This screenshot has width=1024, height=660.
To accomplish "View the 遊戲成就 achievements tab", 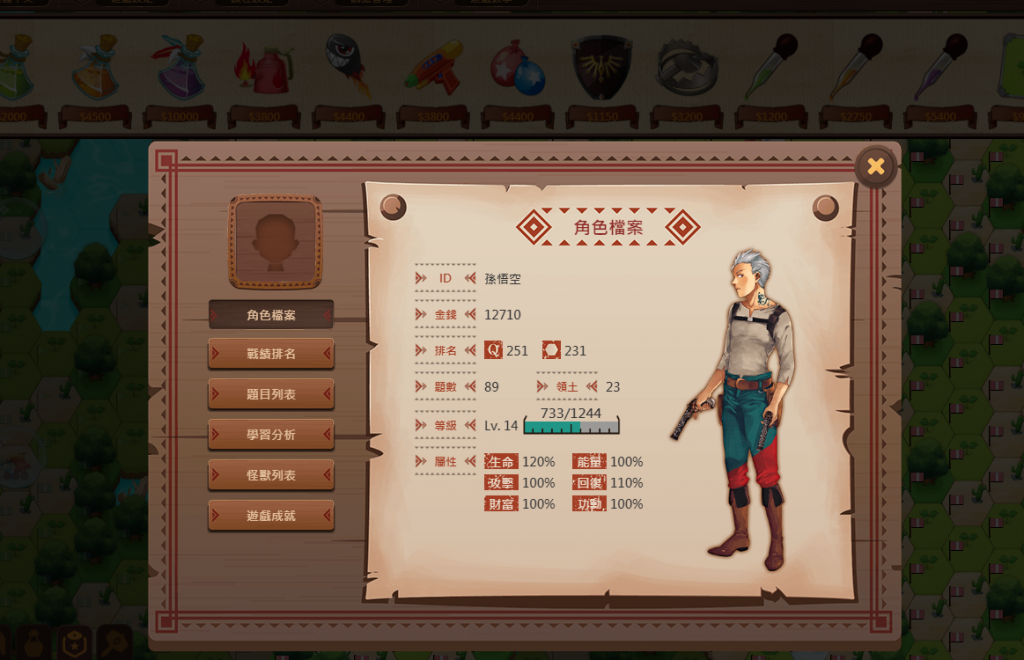I will [x=271, y=516].
